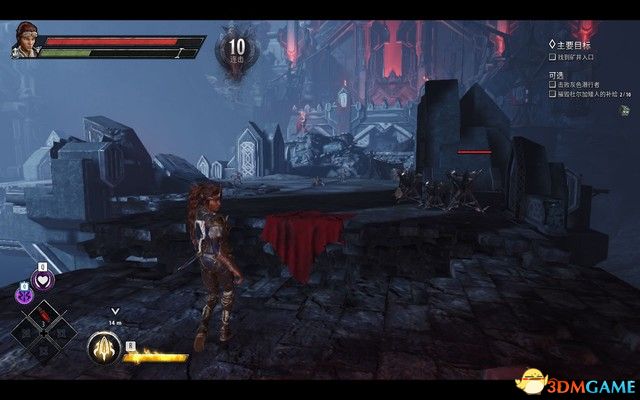Click the small round icon below the objectives
This screenshot has height=400, width=640.
(x=624, y=111)
